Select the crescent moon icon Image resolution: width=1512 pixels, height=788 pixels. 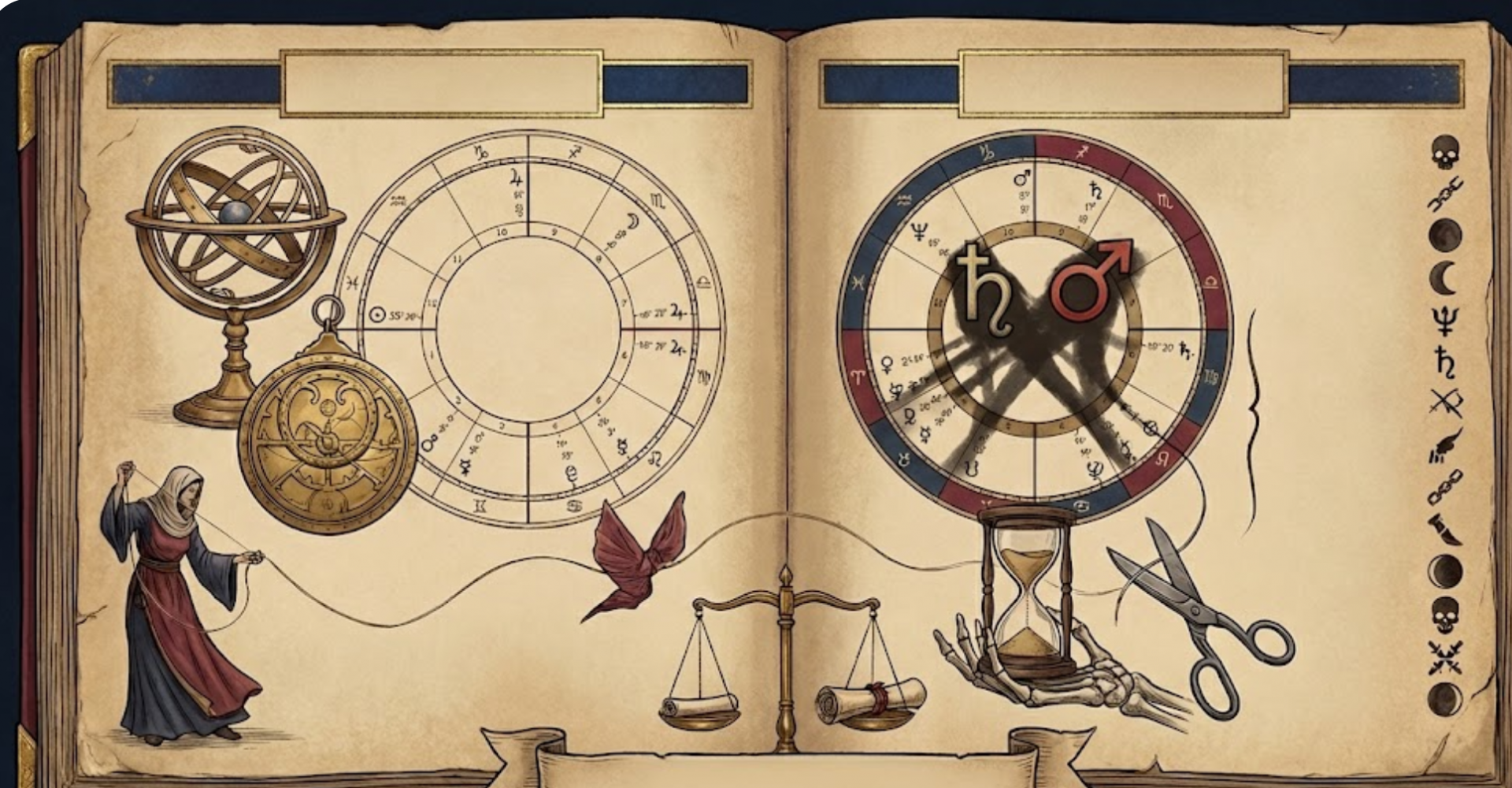pos(1444,277)
